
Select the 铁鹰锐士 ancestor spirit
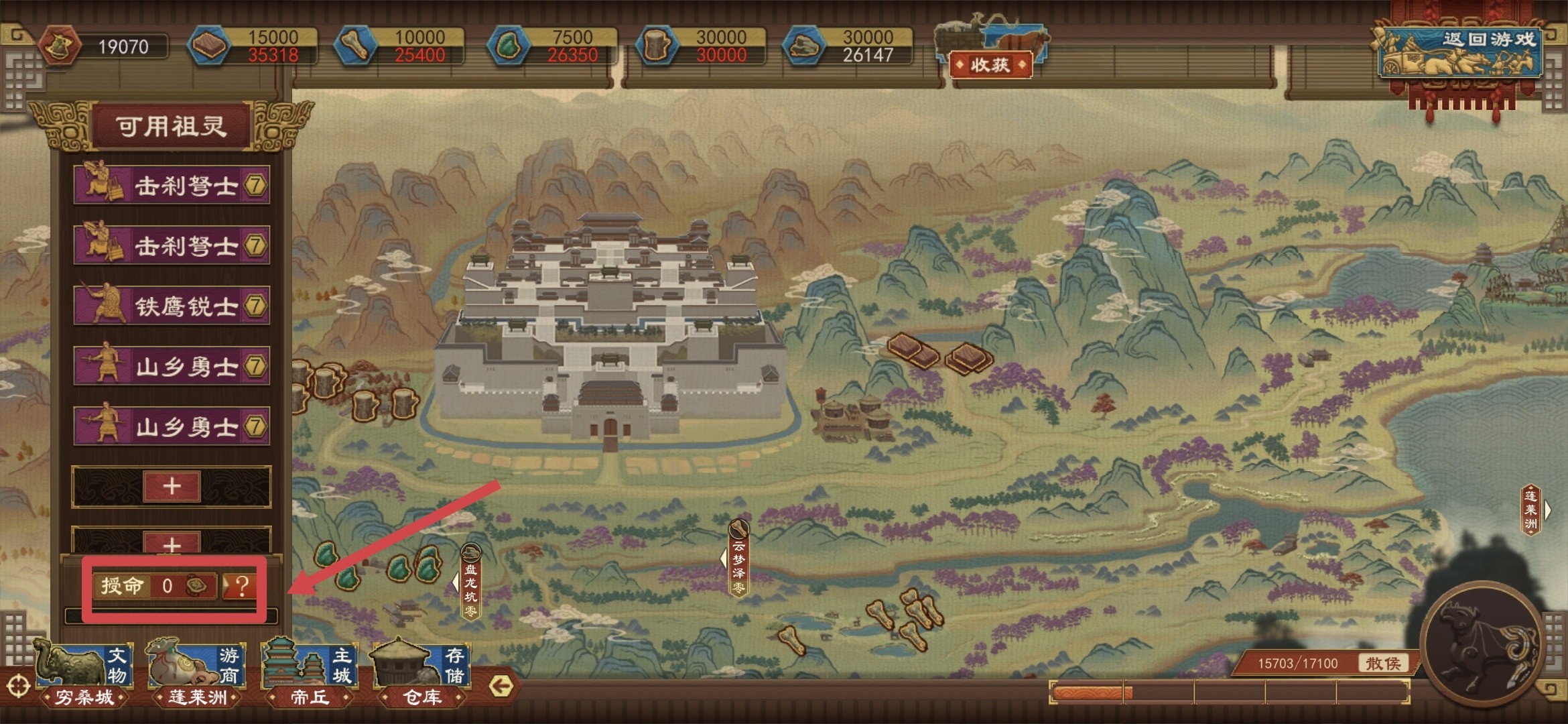(x=172, y=306)
